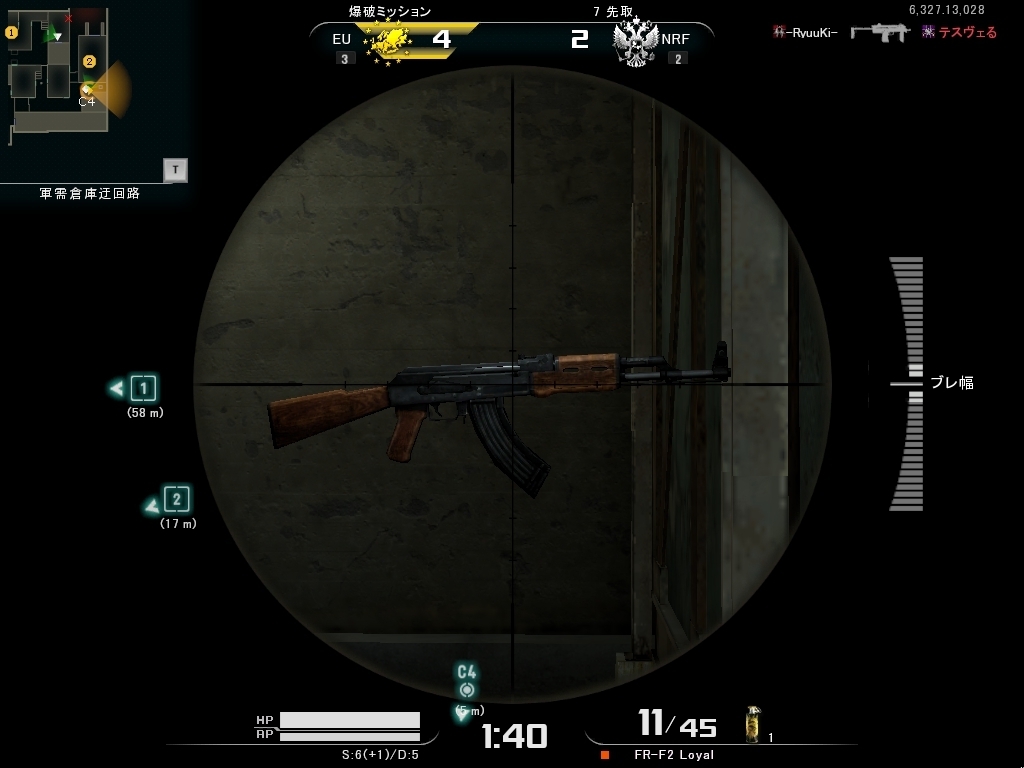The image size is (1024, 768).
Task: Click the EU team gold emblem
Action: tap(389, 41)
